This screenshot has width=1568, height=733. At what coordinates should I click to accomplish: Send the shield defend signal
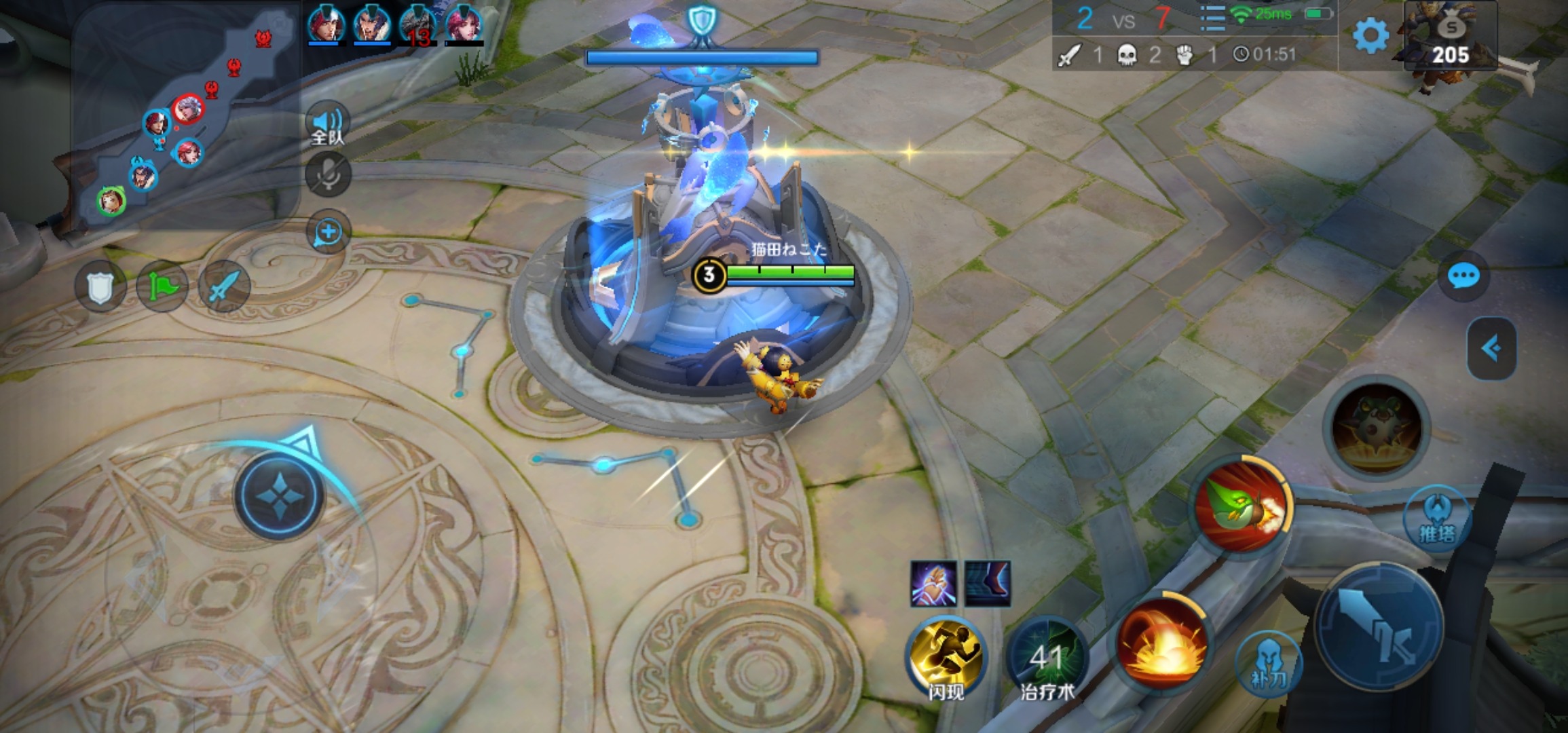[x=99, y=288]
